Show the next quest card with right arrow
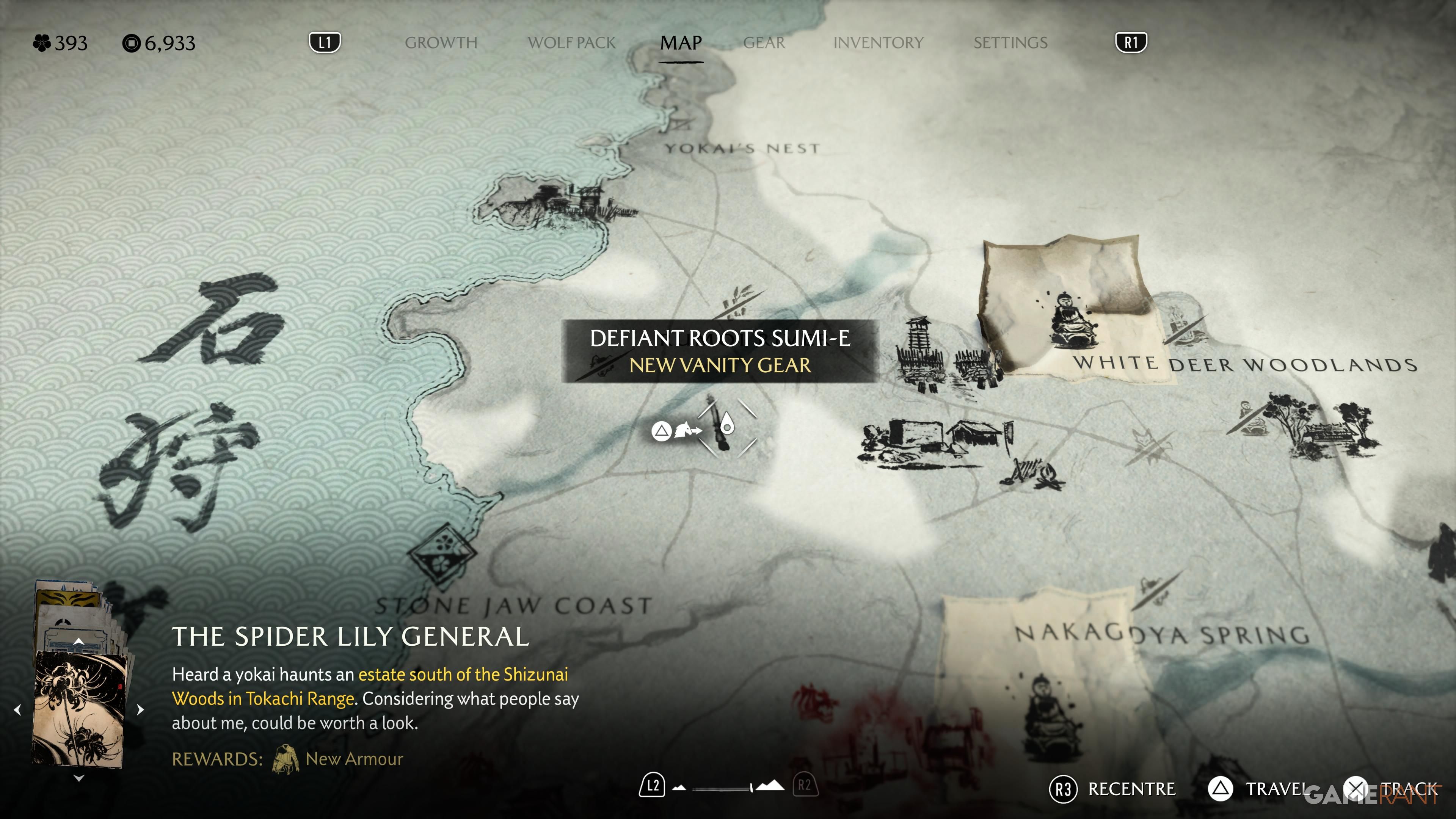Image resolution: width=1456 pixels, height=819 pixels. tap(140, 709)
